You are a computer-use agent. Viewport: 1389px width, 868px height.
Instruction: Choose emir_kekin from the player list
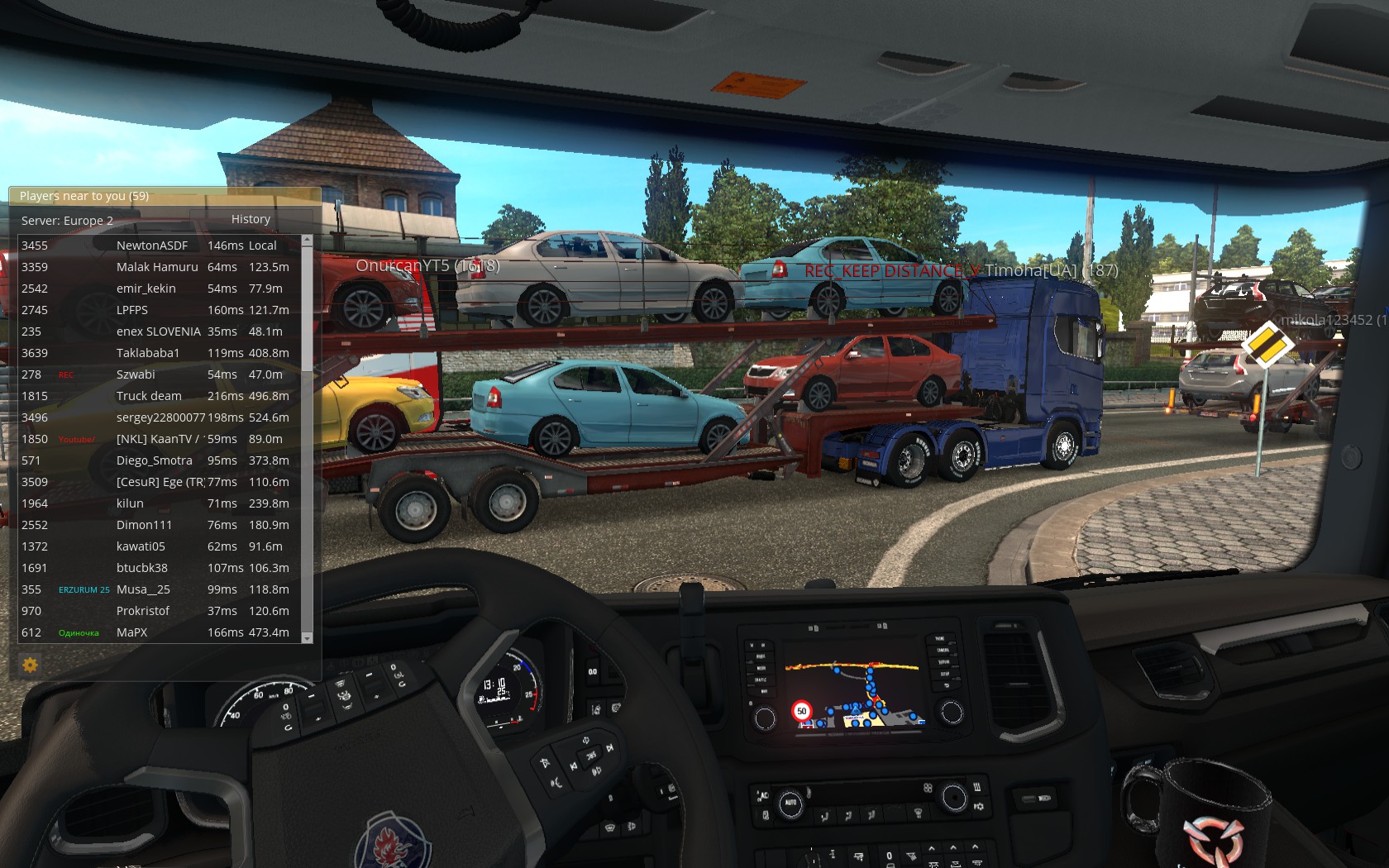click(x=146, y=289)
